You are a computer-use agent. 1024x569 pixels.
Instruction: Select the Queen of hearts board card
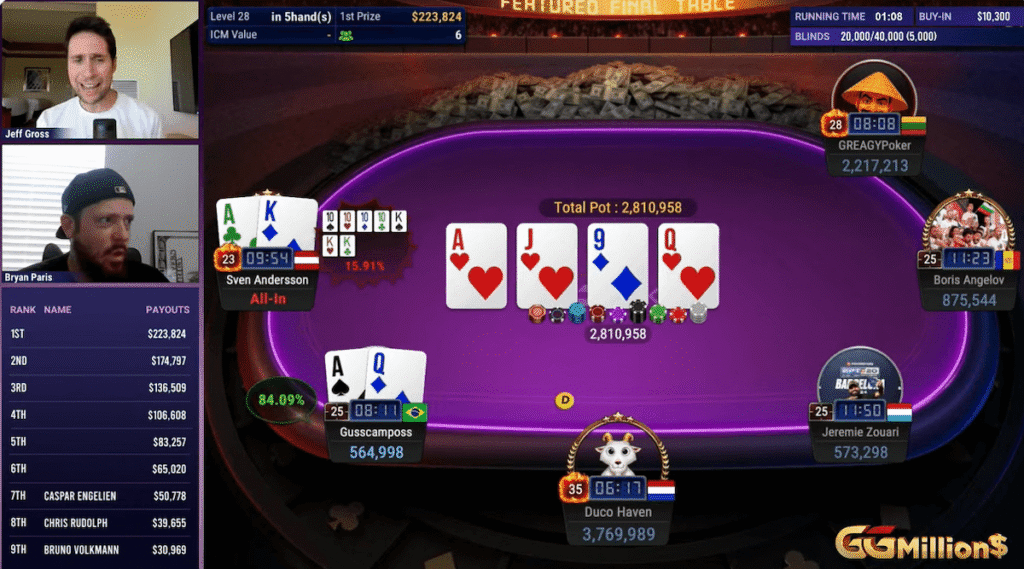coord(688,264)
